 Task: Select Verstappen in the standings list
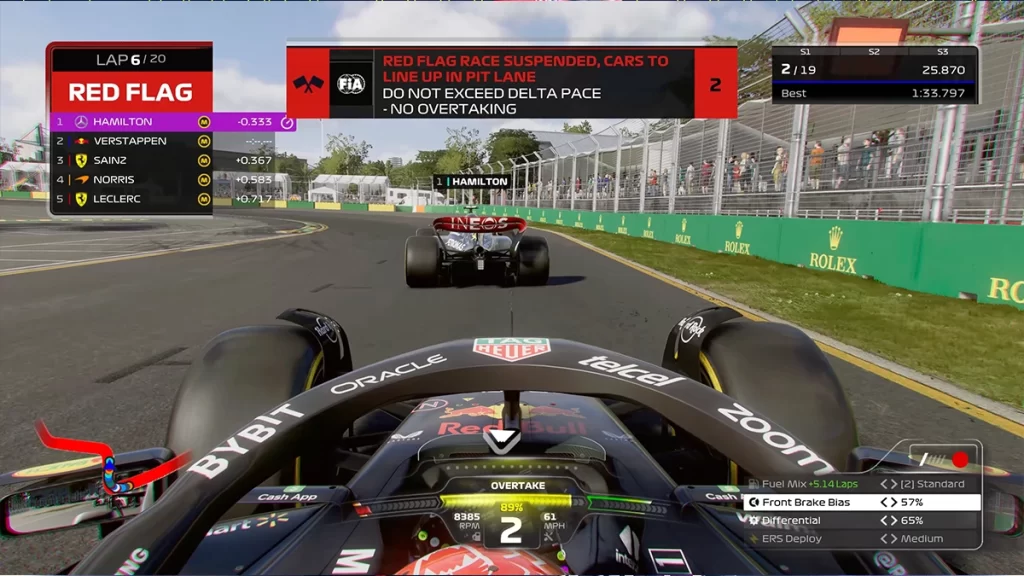click(130, 141)
